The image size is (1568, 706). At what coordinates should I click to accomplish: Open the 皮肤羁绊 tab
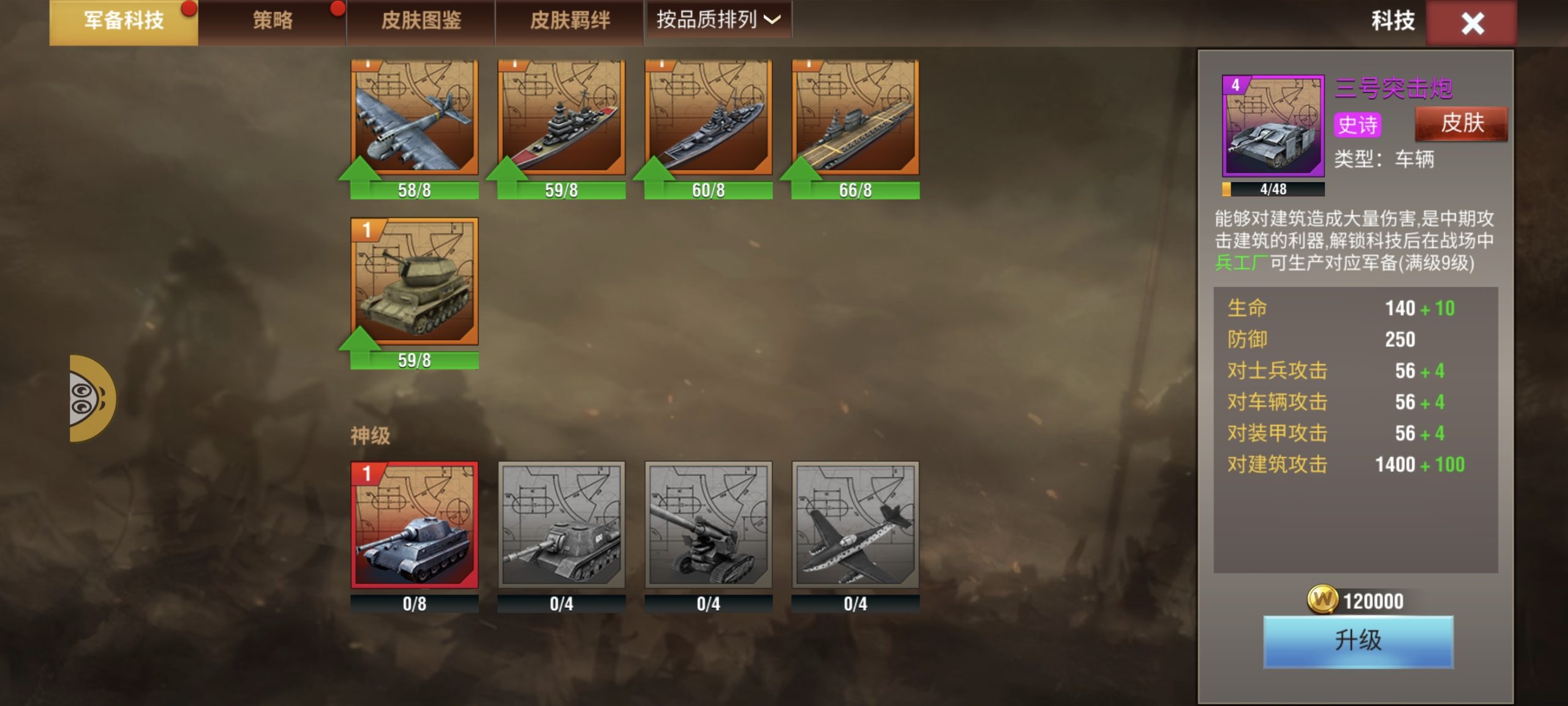567,20
